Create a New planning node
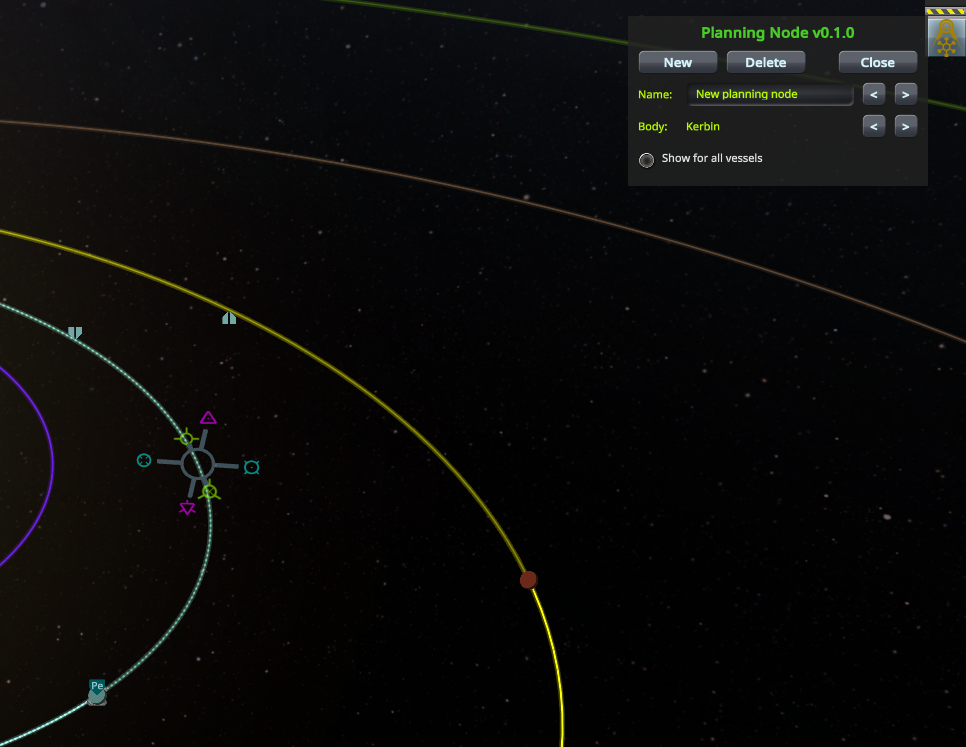The height and width of the screenshot is (747, 966). pyautogui.click(x=677, y=62)
